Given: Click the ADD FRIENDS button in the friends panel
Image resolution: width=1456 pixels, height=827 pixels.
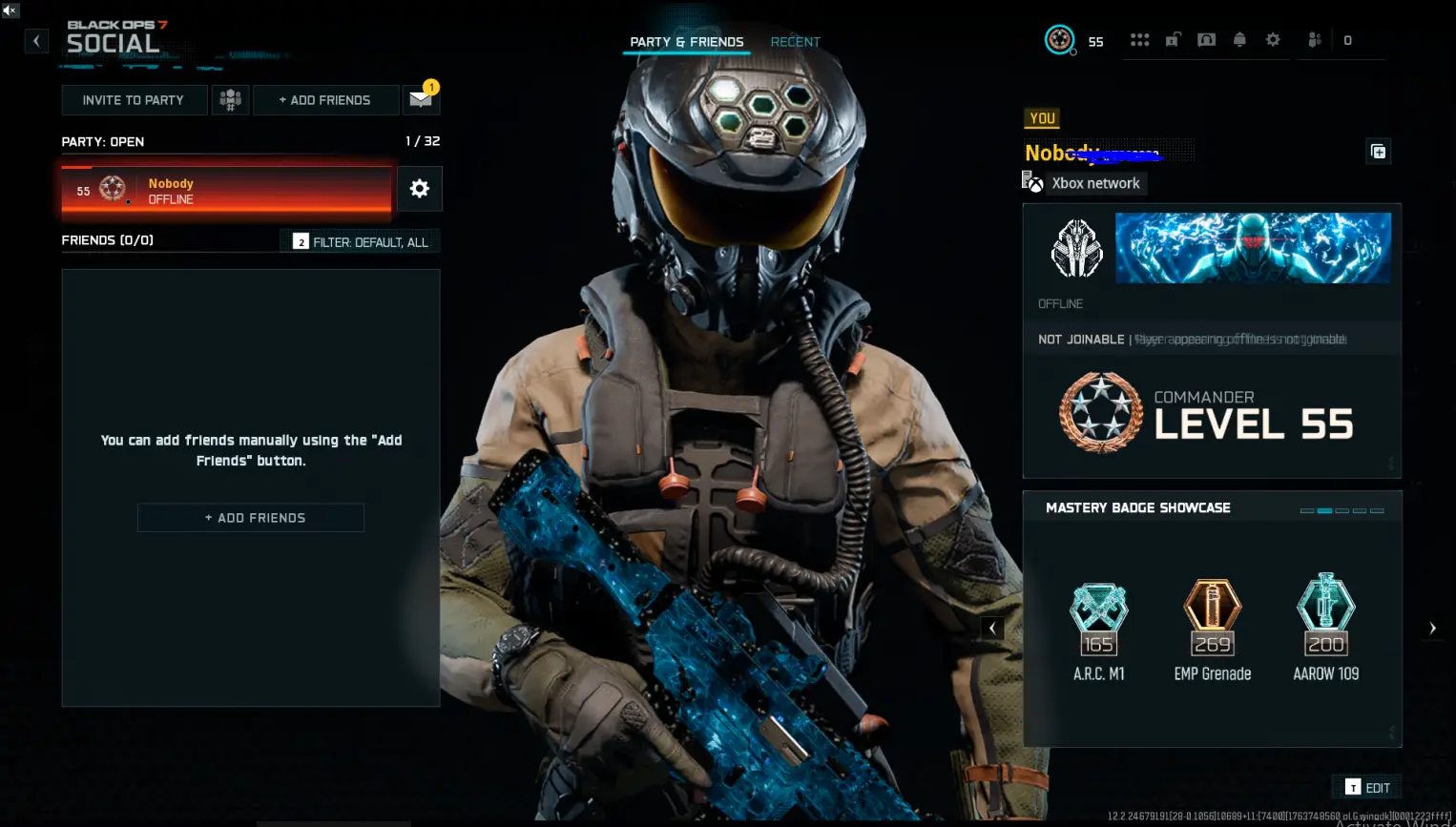Looking at the screenshot, I should point(250,517).
